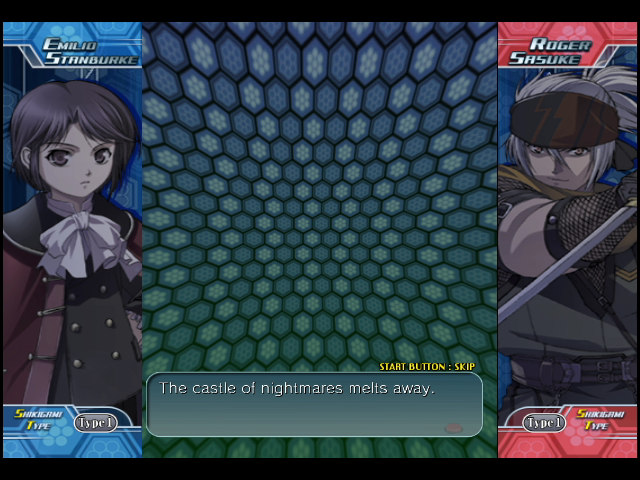Screen dimensions: 640x480
Task: Advance the castle of nightmares dialogue box
Action: 314,404
